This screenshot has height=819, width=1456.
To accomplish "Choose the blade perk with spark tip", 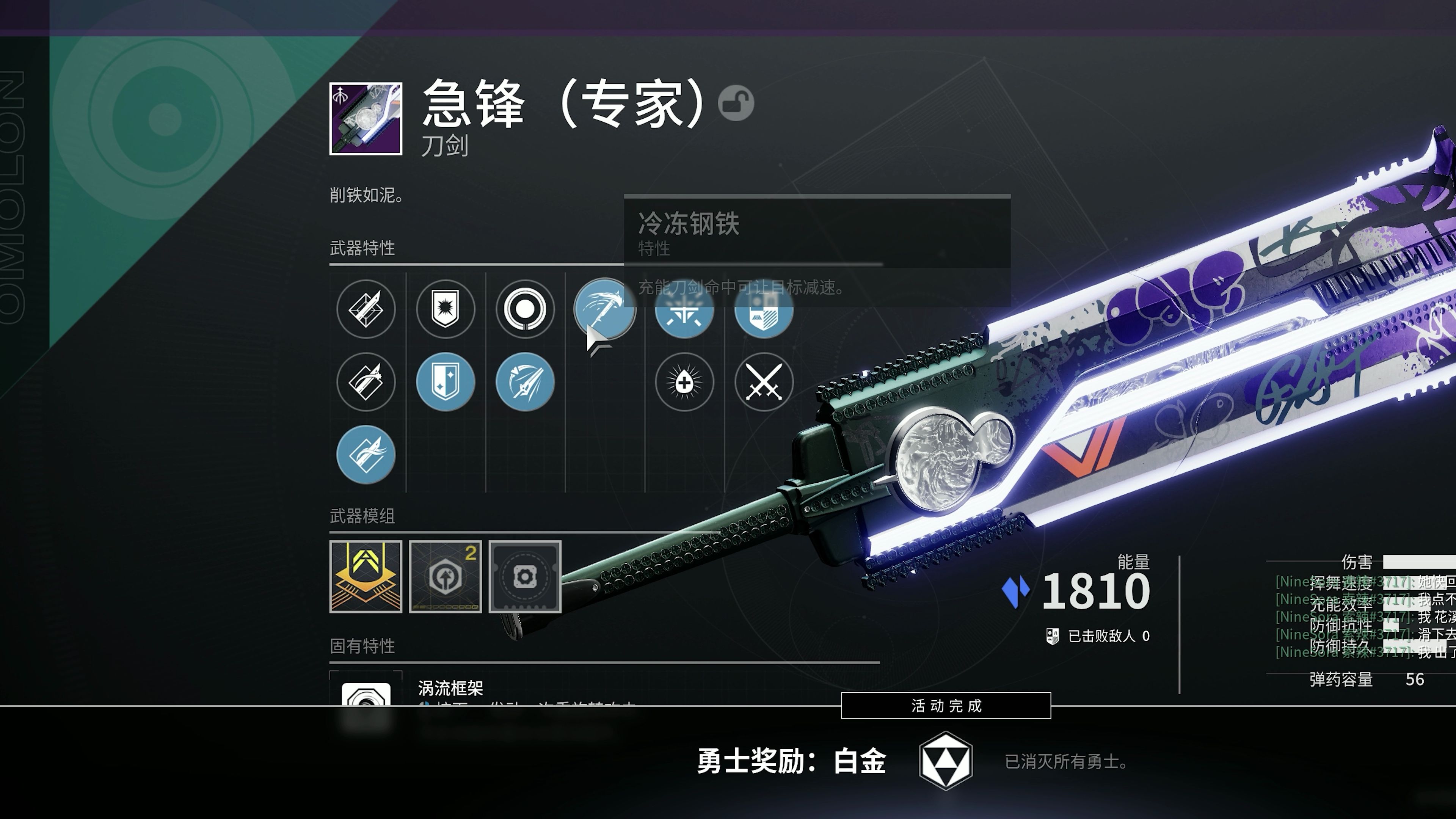I will pyautogui.click(x=366, y=382).
